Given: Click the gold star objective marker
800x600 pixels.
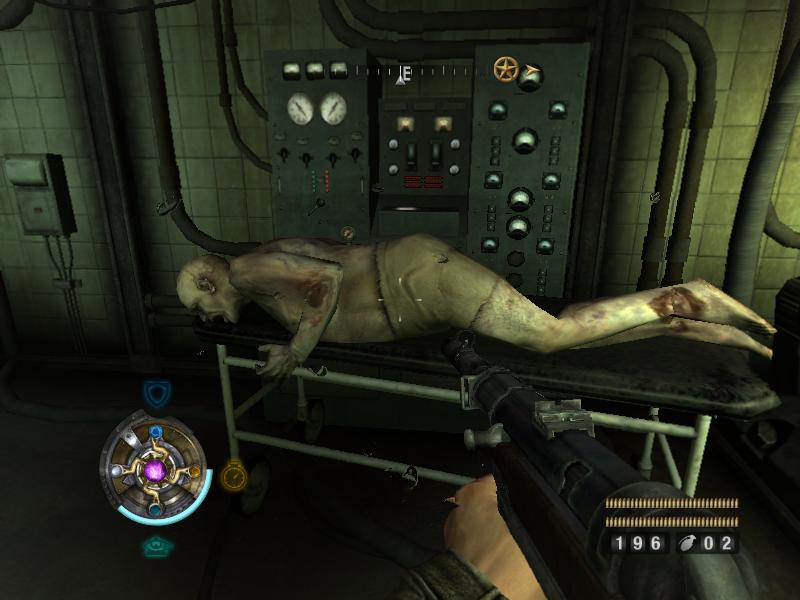Looking at the screenshot, I should [506, 69].
